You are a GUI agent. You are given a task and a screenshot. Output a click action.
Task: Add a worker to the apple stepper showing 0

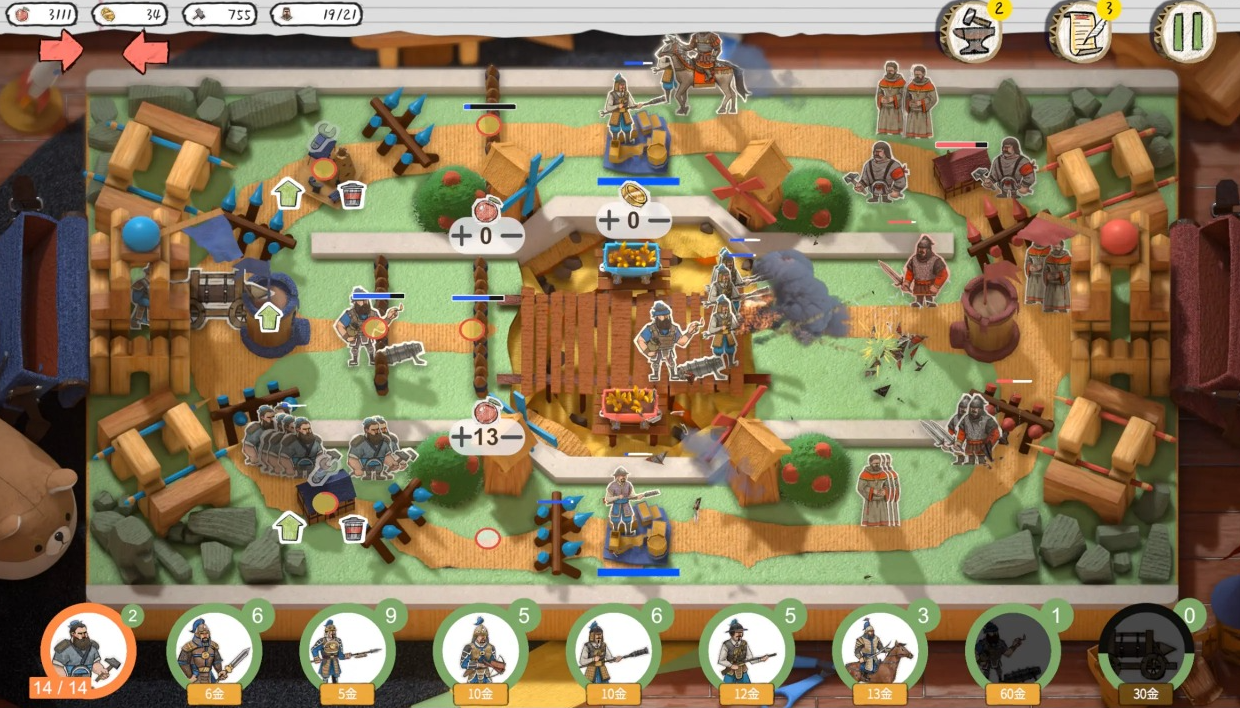[x=461, y=236]
